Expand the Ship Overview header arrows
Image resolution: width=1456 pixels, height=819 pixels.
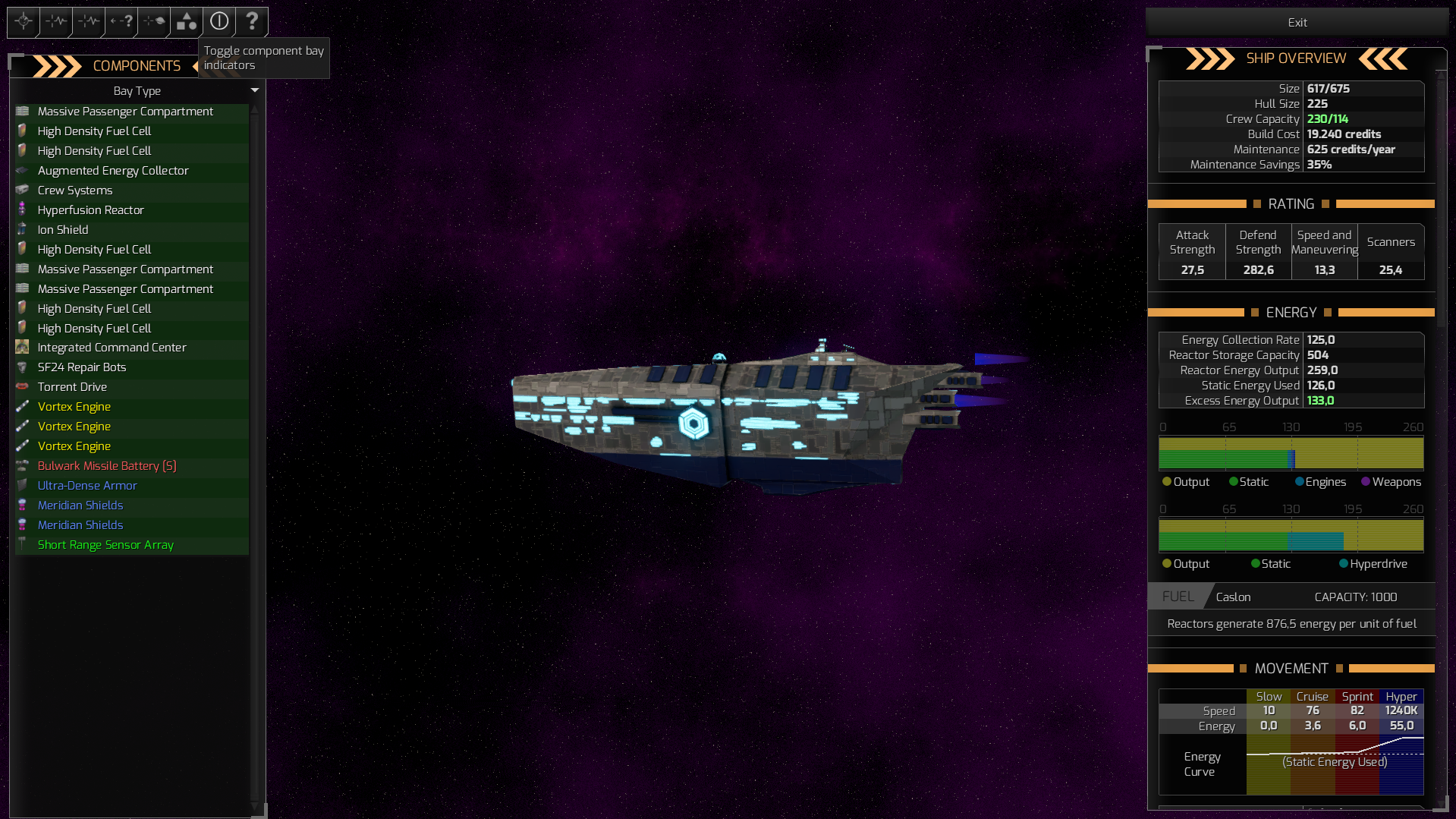point(1210,58)
